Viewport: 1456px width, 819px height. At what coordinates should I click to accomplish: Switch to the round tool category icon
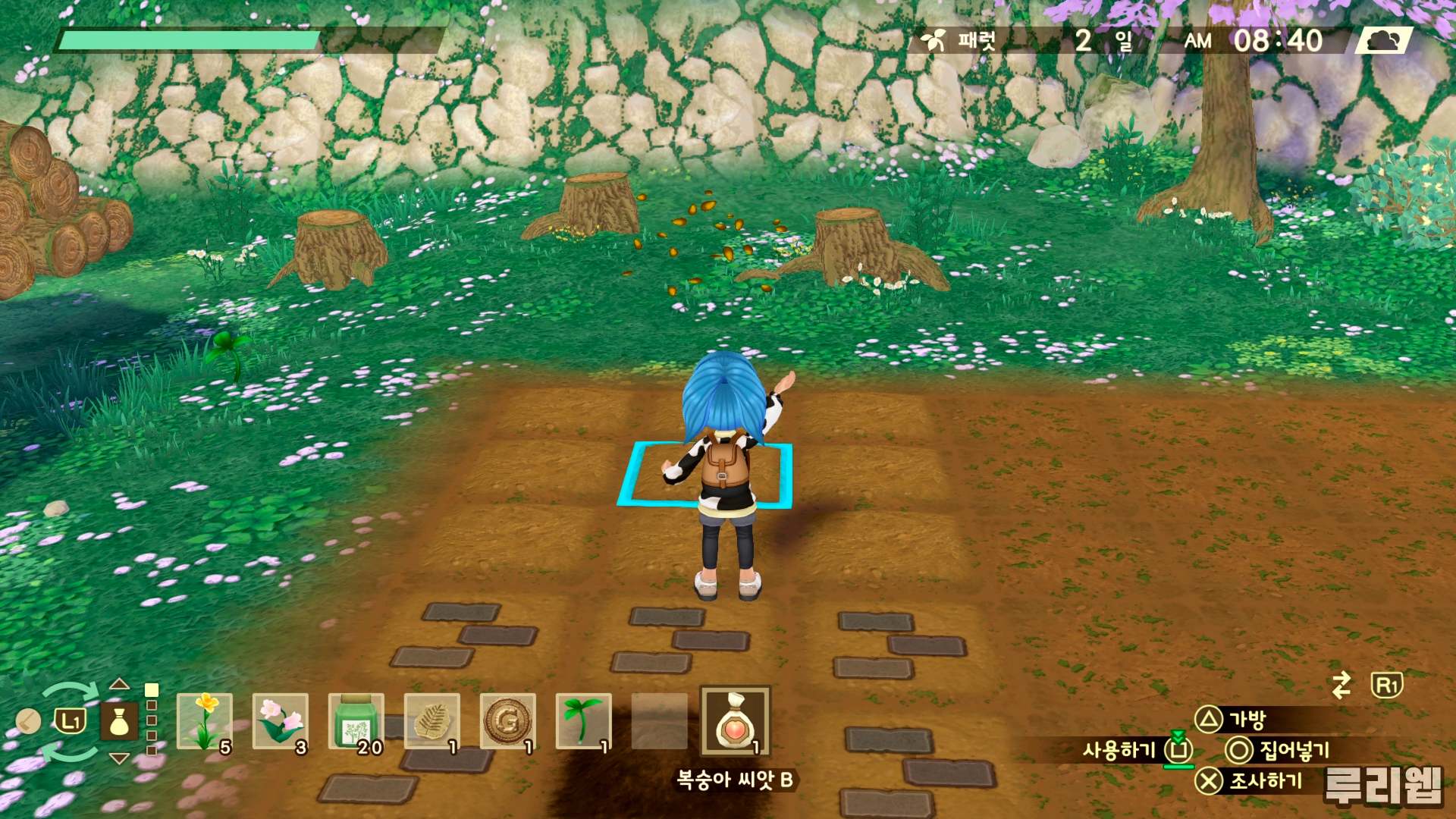(28, 721)
